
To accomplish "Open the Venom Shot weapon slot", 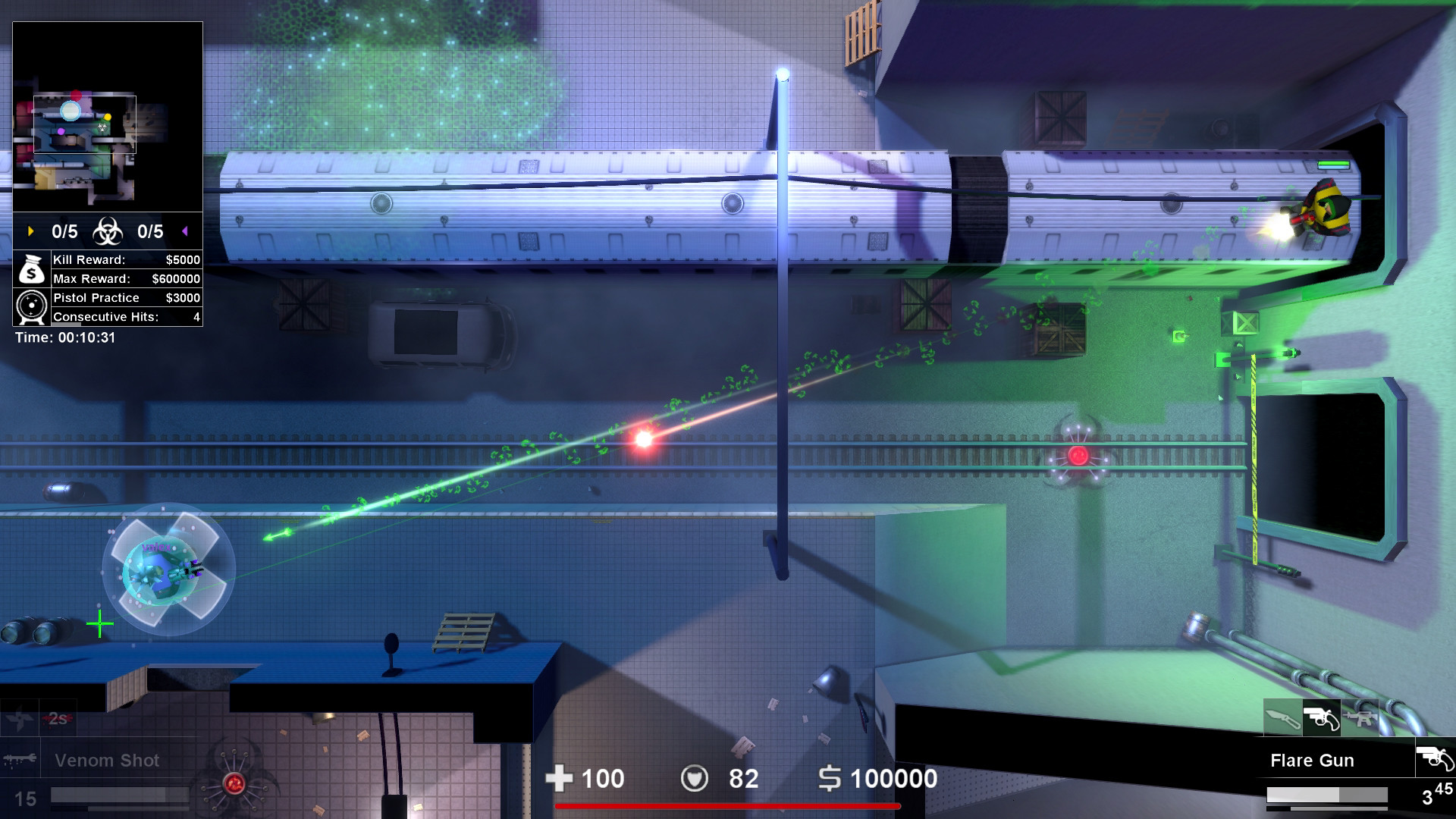I will click(x=106, y=760).
